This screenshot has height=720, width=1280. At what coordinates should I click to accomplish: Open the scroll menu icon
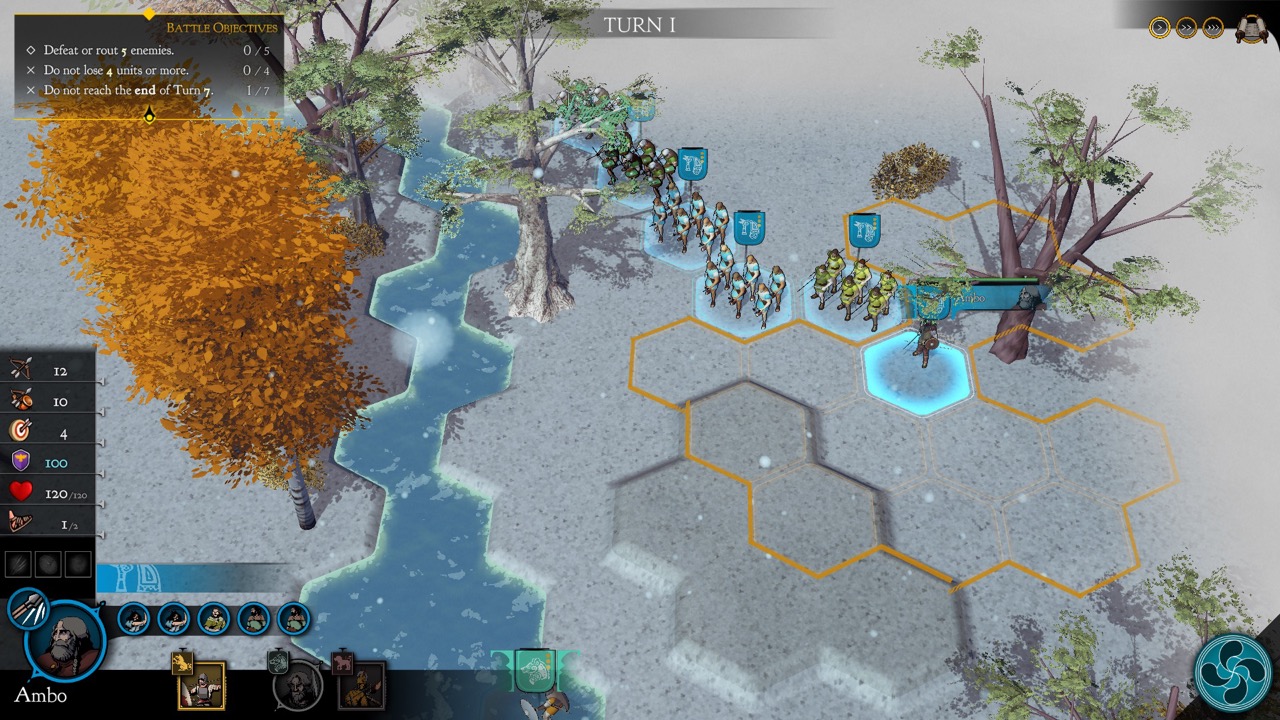1251,29
